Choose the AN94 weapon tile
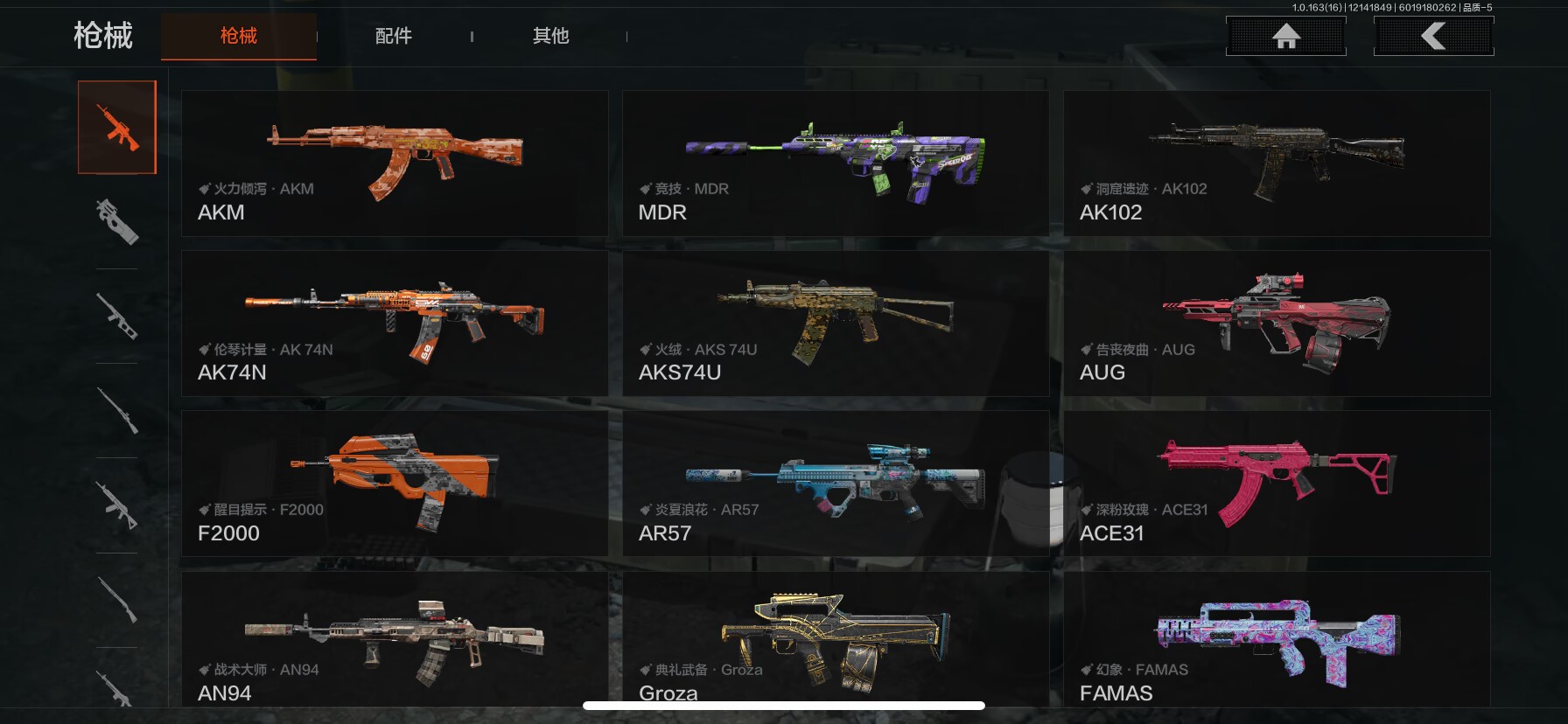Viewport: 1568px width, 724px height. pos(395,640)
